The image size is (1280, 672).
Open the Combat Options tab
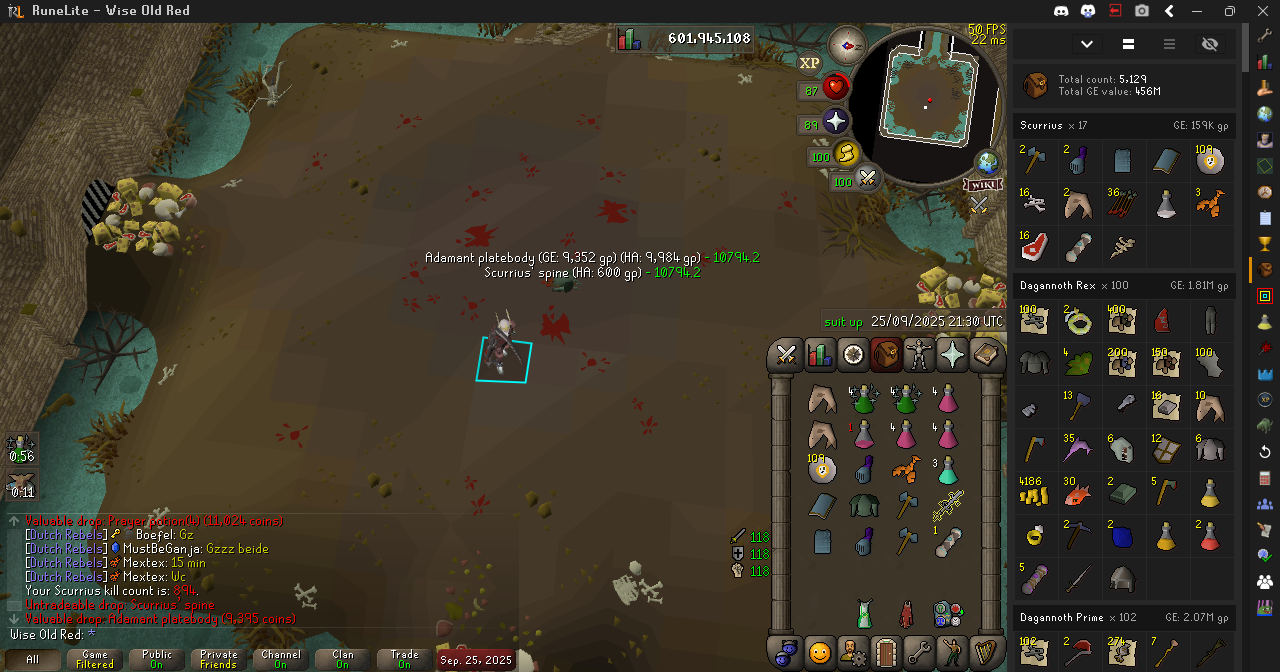point(786,355)
